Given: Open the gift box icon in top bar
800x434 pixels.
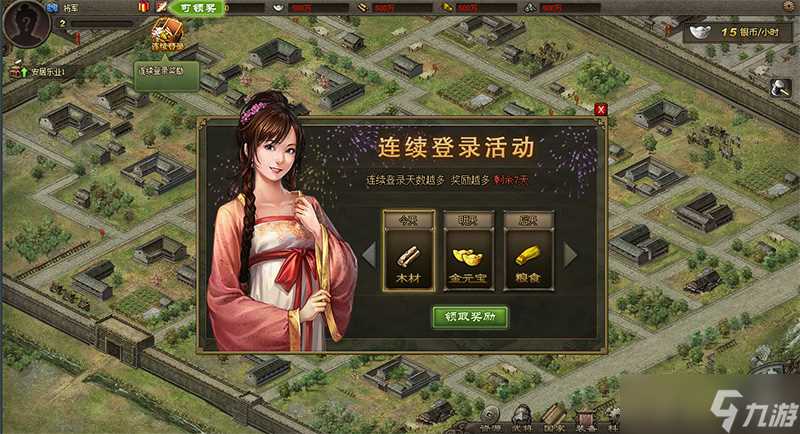Looking at the screenshot, I should pyautogui.click(x=141, y=7).
